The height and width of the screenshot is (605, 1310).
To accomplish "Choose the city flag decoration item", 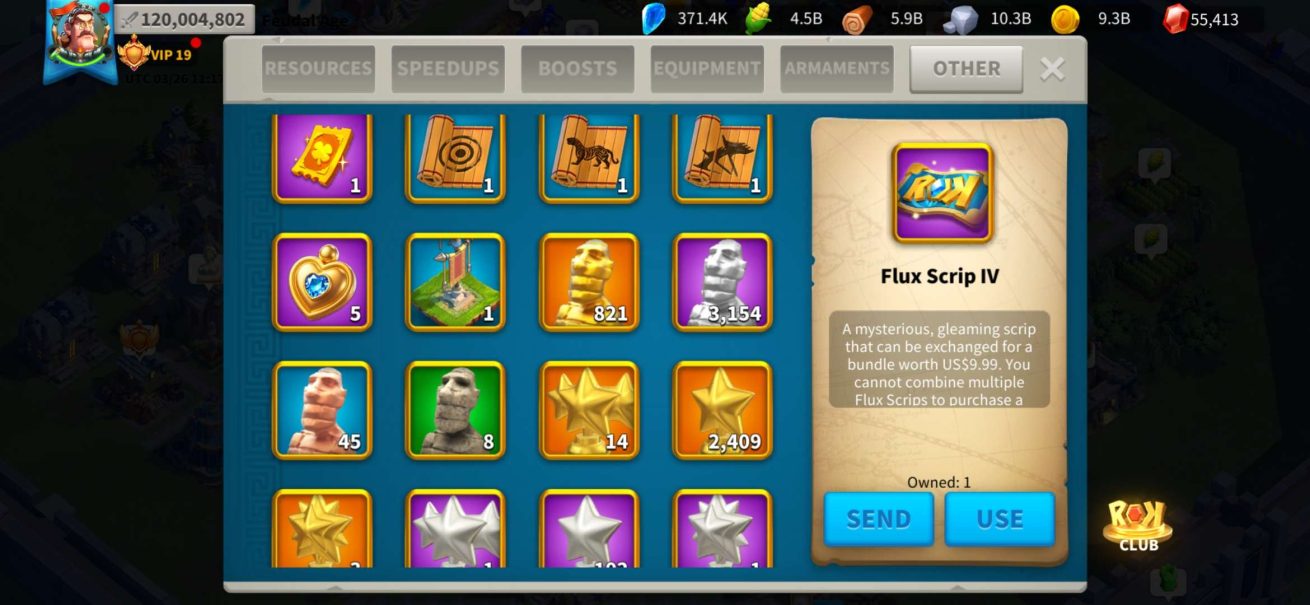I will point(455,282).
